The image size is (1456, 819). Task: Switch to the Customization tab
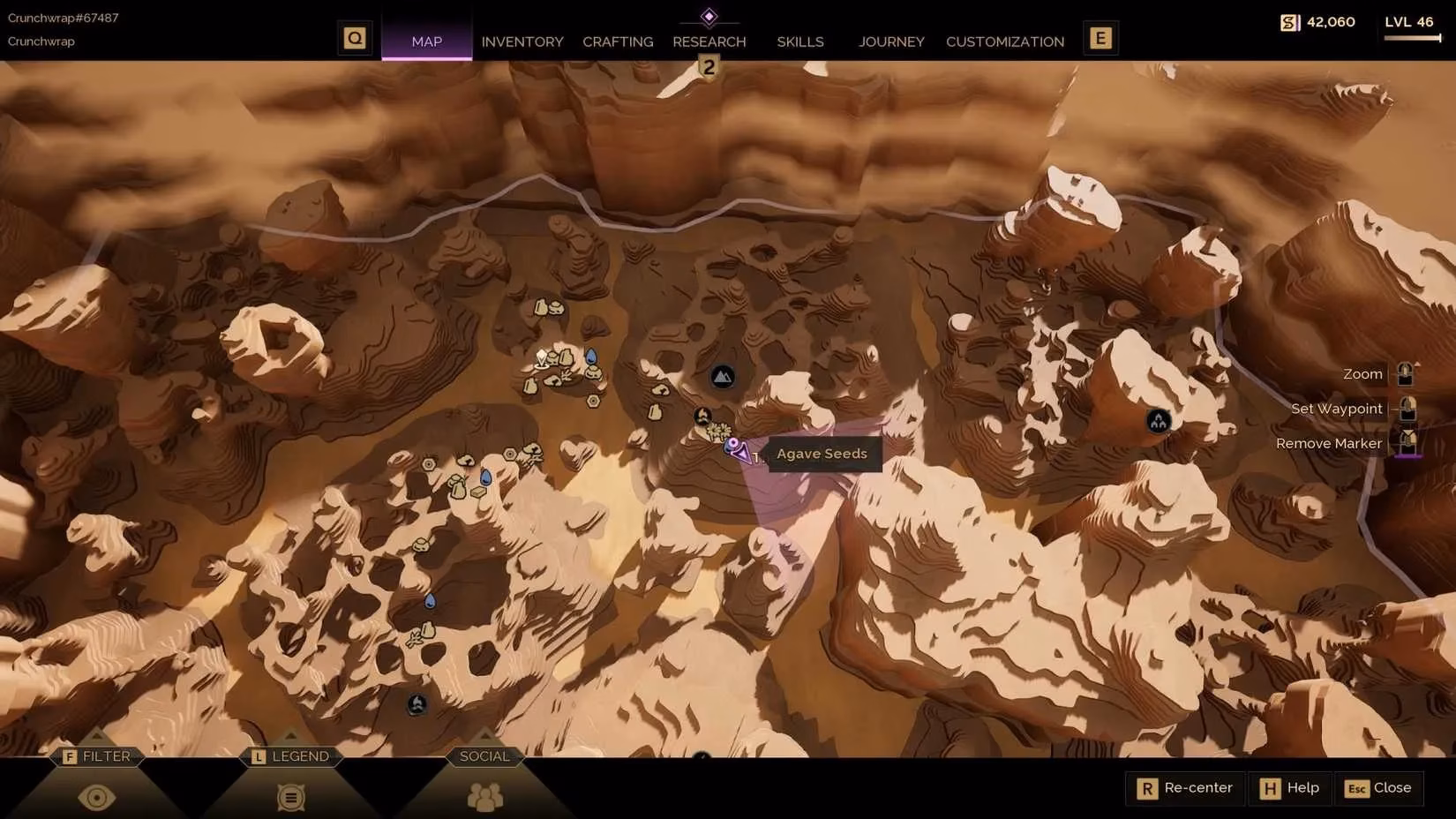[1004, 41]
